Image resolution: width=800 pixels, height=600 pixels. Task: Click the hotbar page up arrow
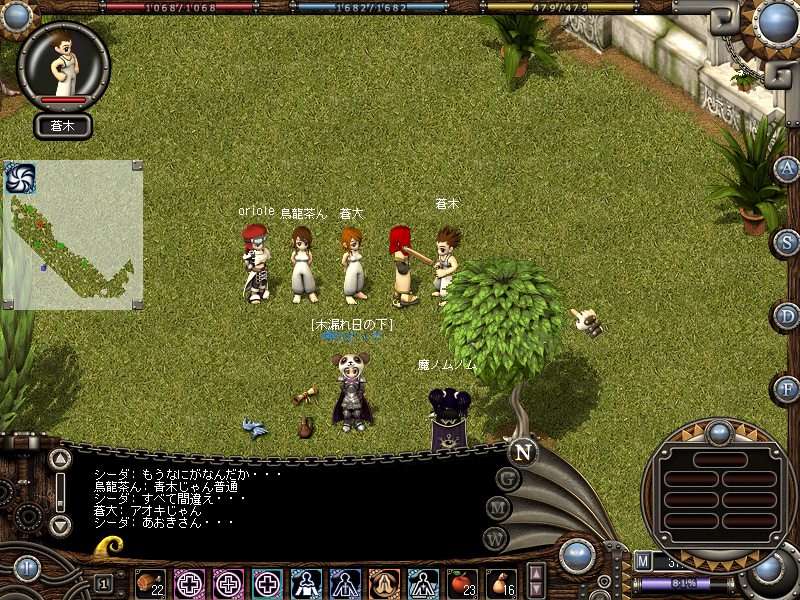click(x=536, y=573)
